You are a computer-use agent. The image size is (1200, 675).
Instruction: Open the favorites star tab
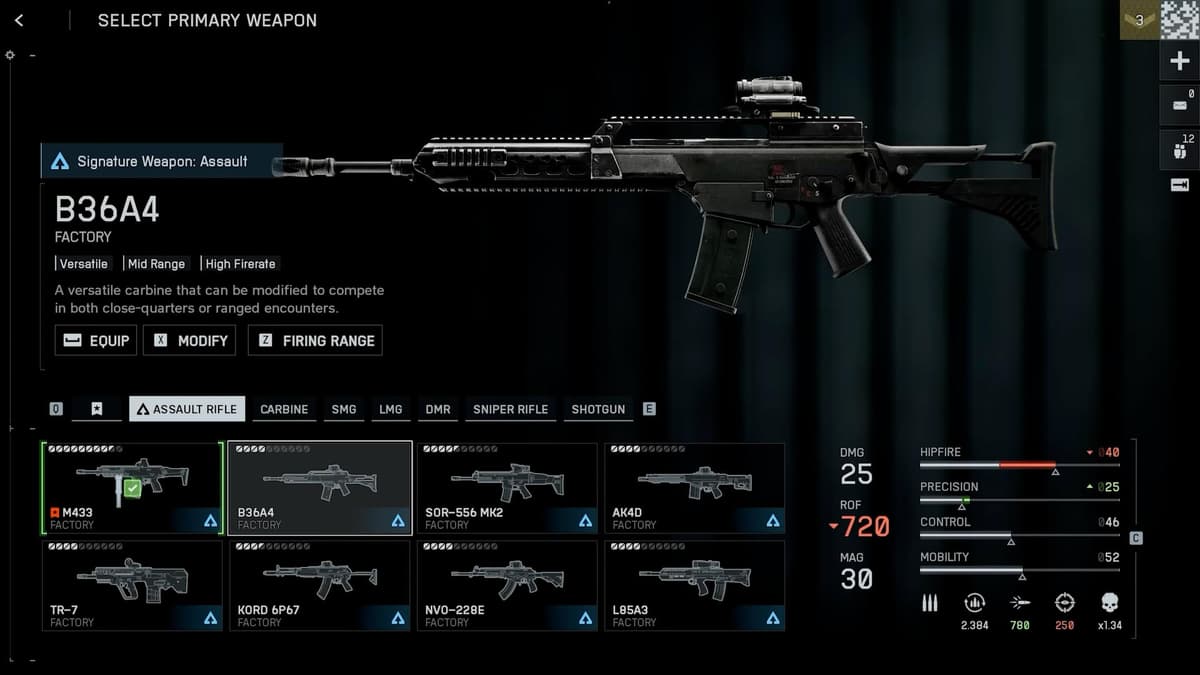tap(97, 409)
